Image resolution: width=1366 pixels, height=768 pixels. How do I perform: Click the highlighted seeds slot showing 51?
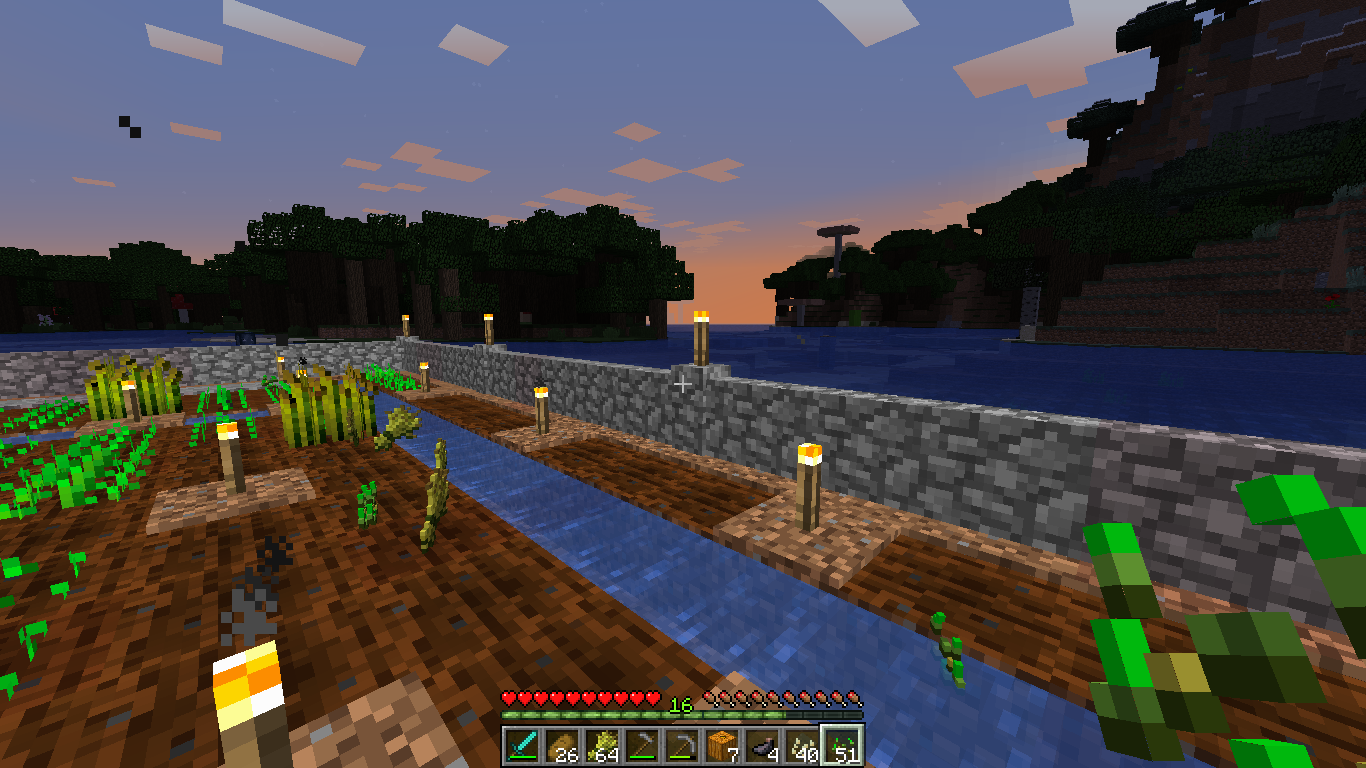pos(842,746)
